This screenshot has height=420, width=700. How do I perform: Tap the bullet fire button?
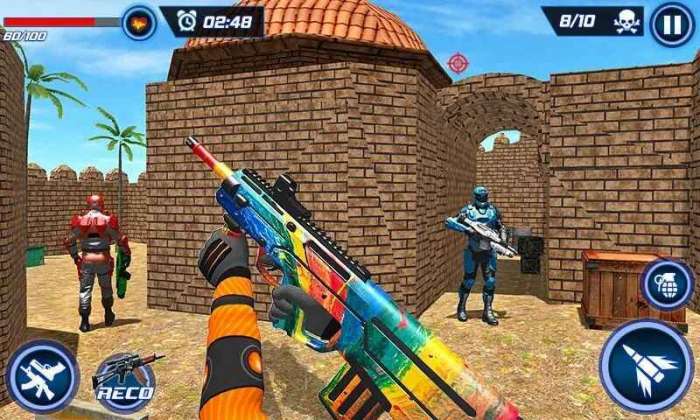coord(646,367)
